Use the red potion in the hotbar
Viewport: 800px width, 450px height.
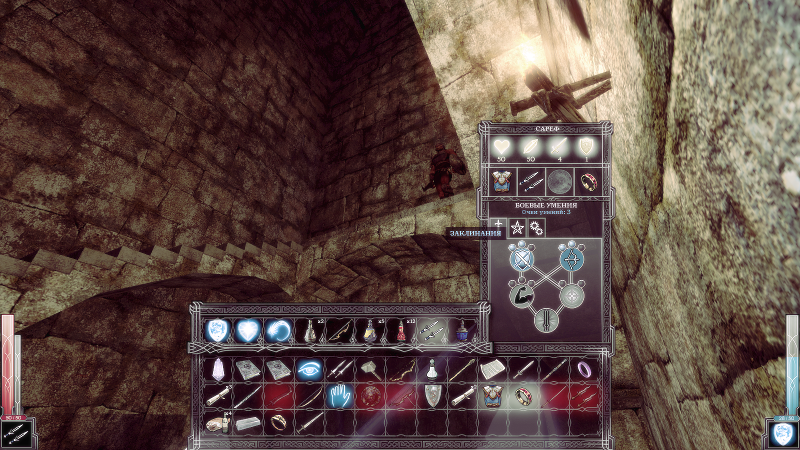(402, 329)
